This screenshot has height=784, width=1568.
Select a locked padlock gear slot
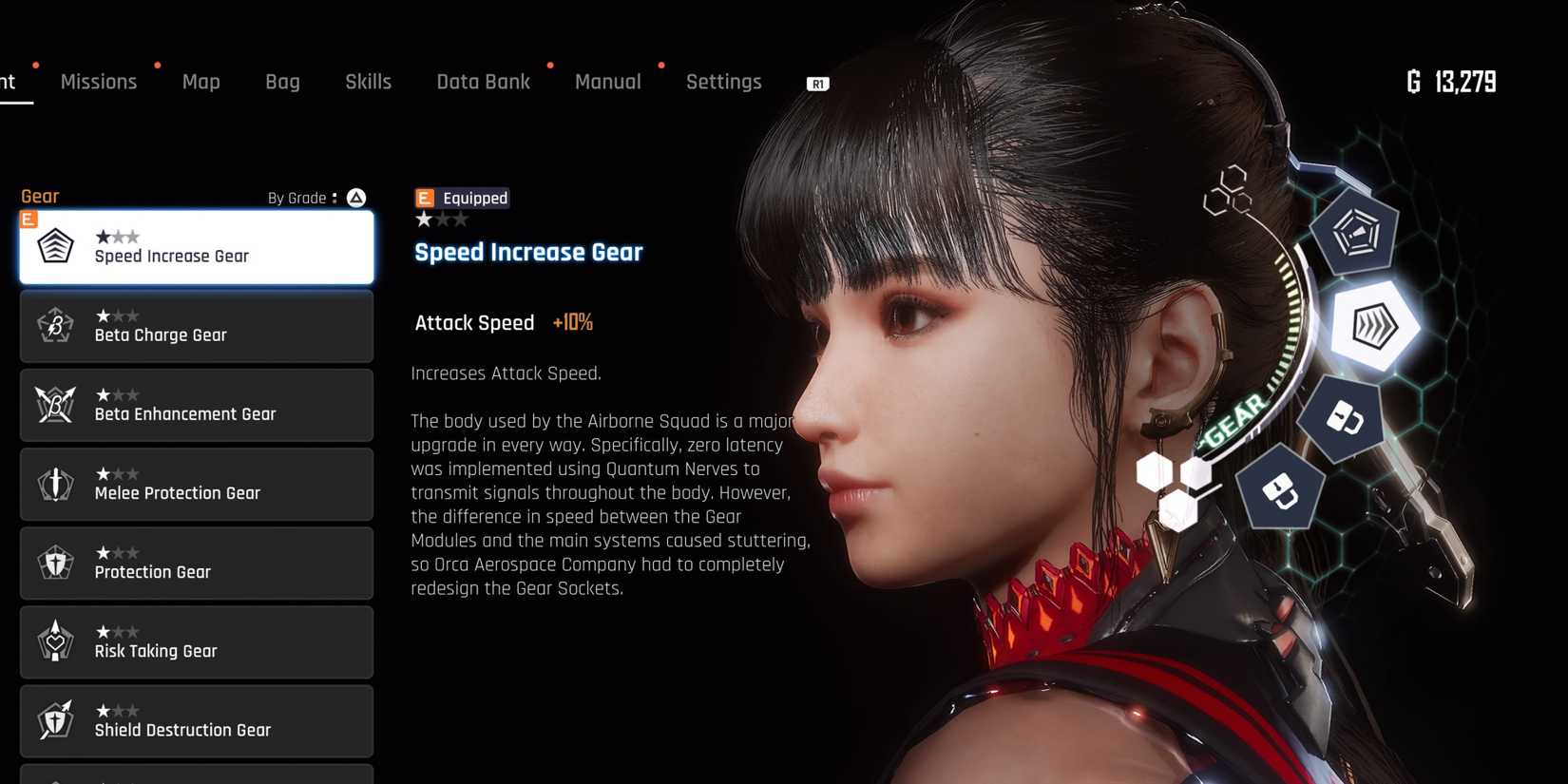click(1345, 418)
